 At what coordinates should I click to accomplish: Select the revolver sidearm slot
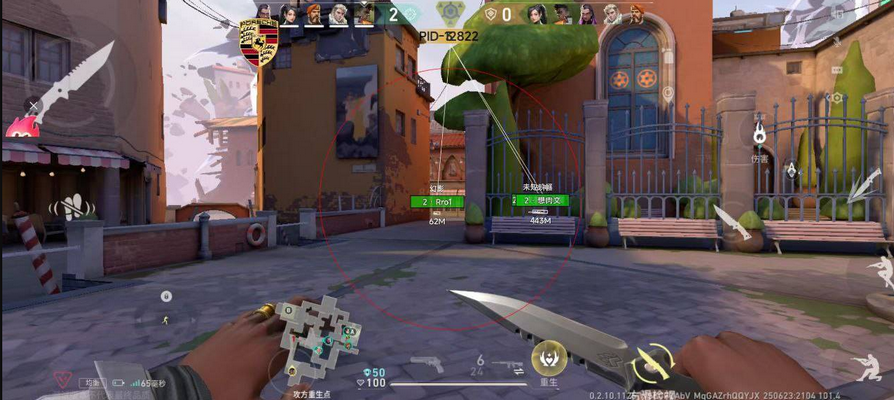coord(426,363)
